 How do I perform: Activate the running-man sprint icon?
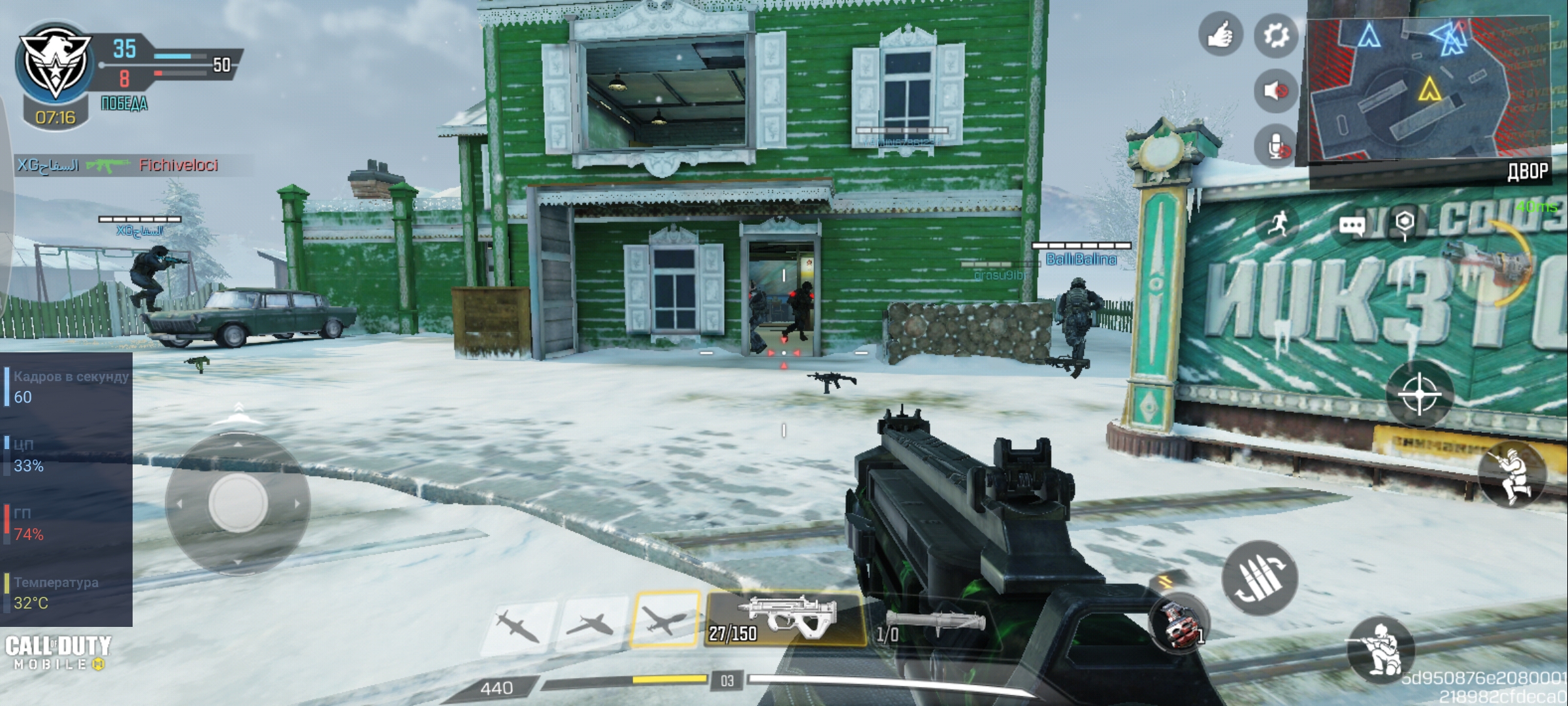(1279, 224)
